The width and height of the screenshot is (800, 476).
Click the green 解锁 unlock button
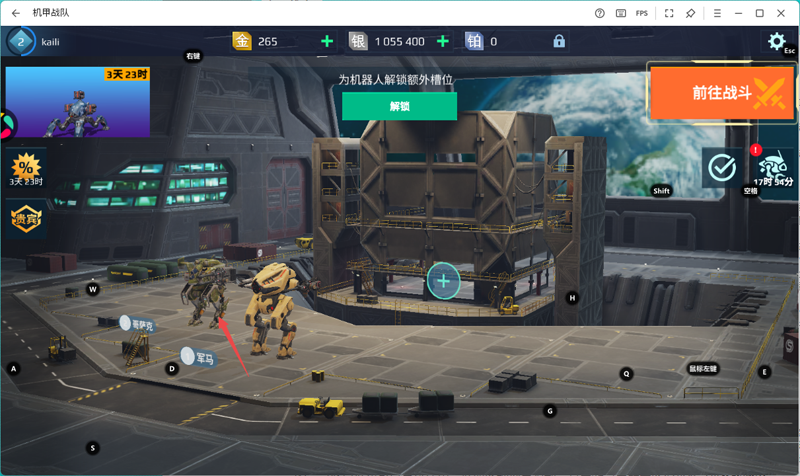coord(399,106)
